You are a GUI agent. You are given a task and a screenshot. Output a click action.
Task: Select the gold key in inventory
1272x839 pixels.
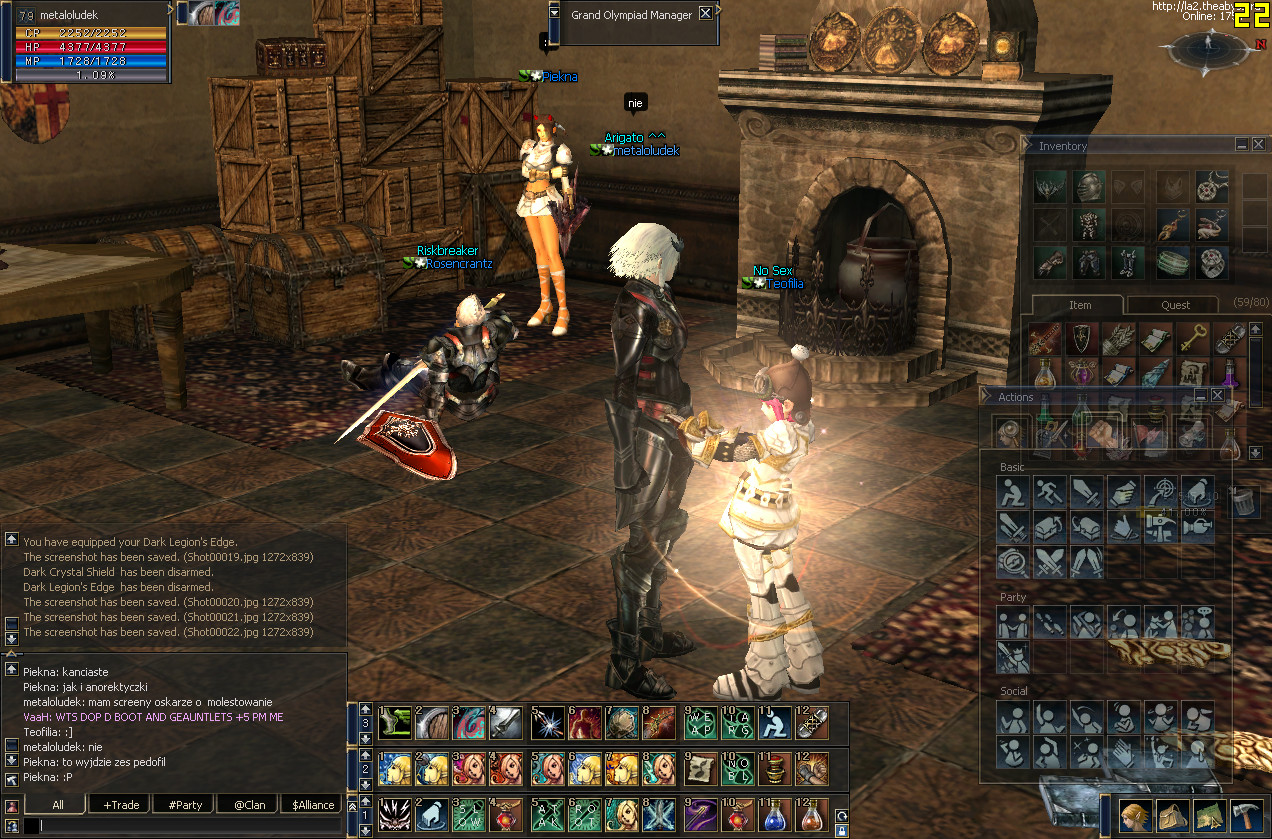coord(1191,339)
